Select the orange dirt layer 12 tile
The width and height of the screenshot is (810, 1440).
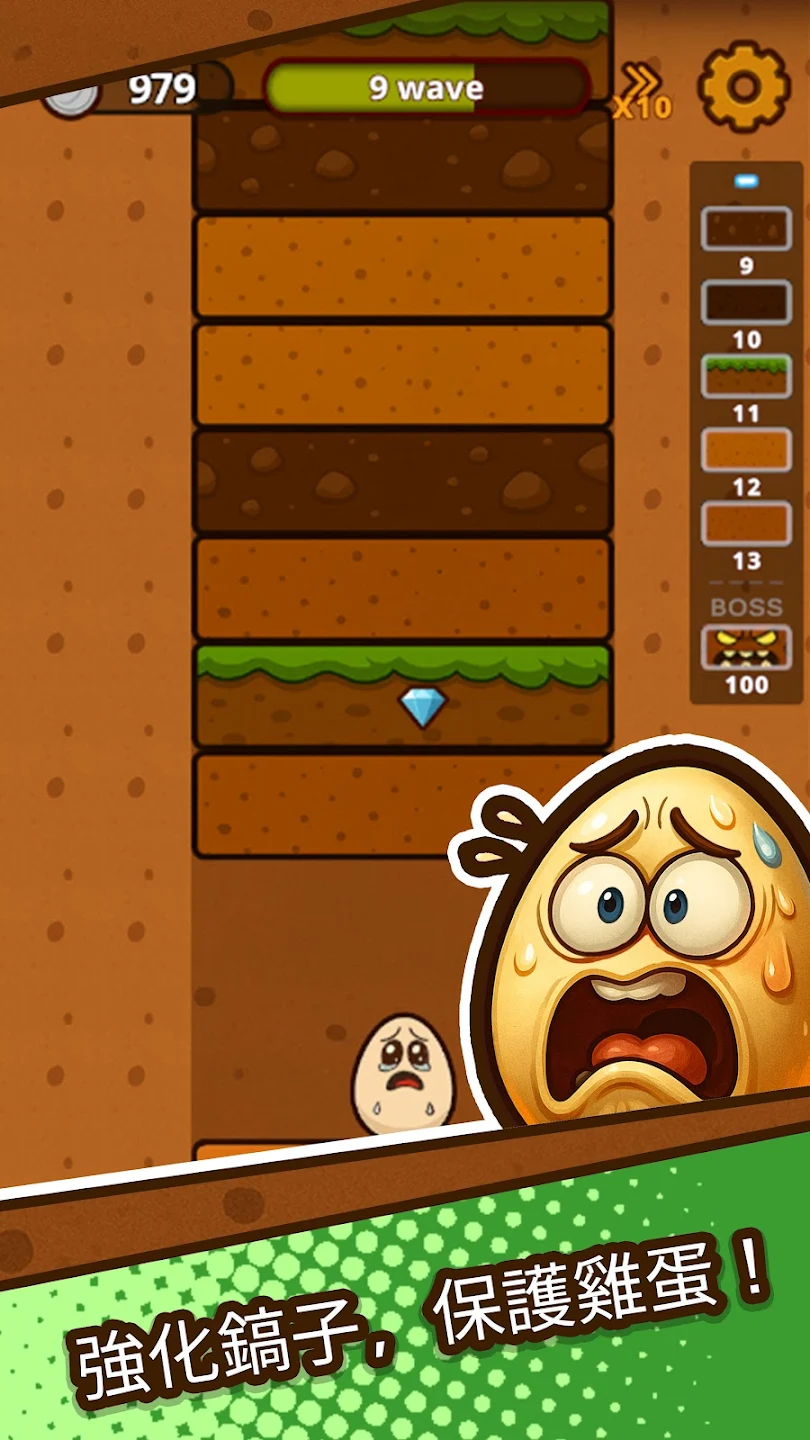coord(746,450)
